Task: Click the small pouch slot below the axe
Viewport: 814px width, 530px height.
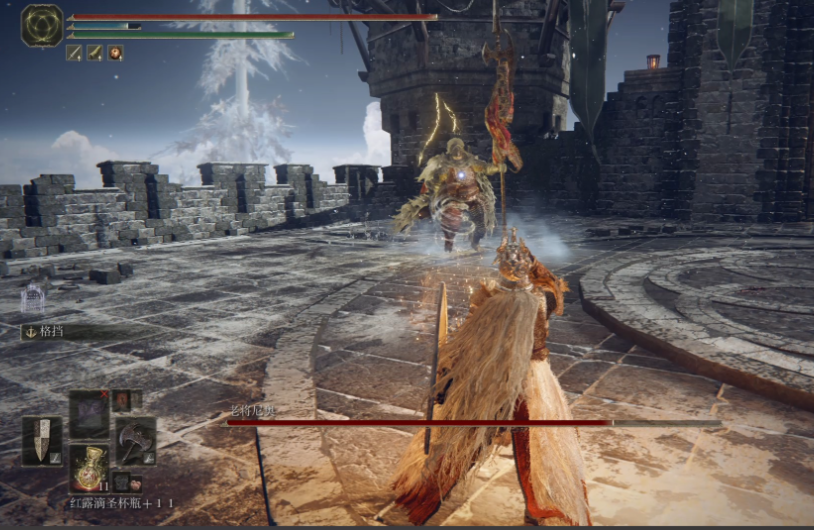Action: [x=121, y=481]
